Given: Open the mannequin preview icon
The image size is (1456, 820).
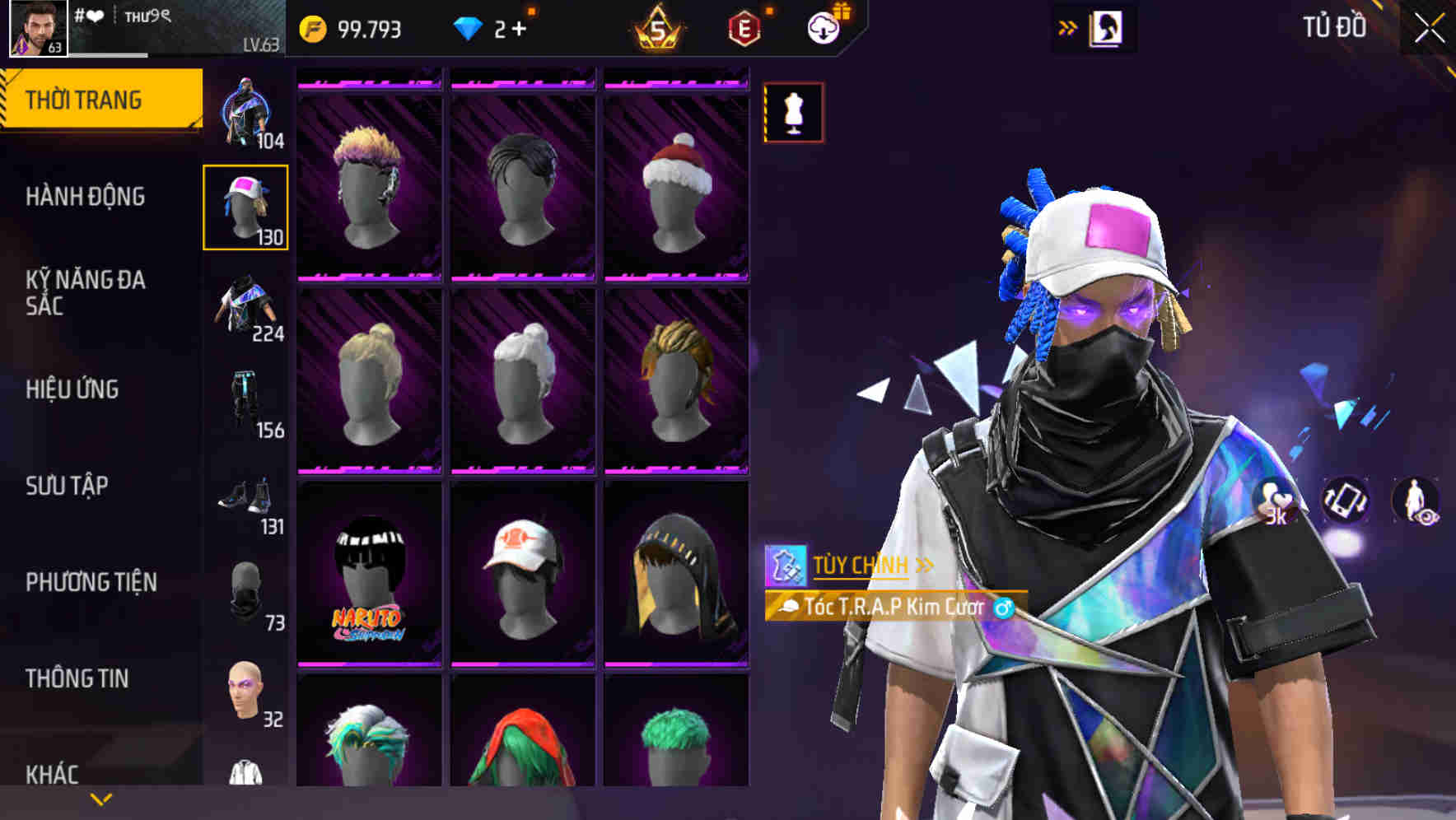Looking at the screenshot, I should click(793, 113).
